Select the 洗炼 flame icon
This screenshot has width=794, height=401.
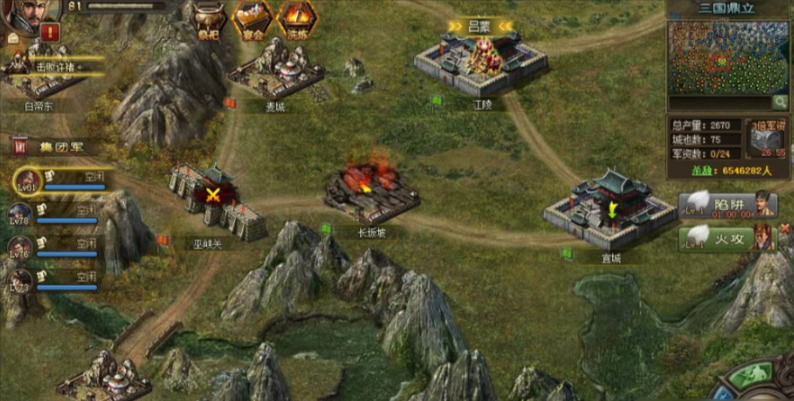296,18
